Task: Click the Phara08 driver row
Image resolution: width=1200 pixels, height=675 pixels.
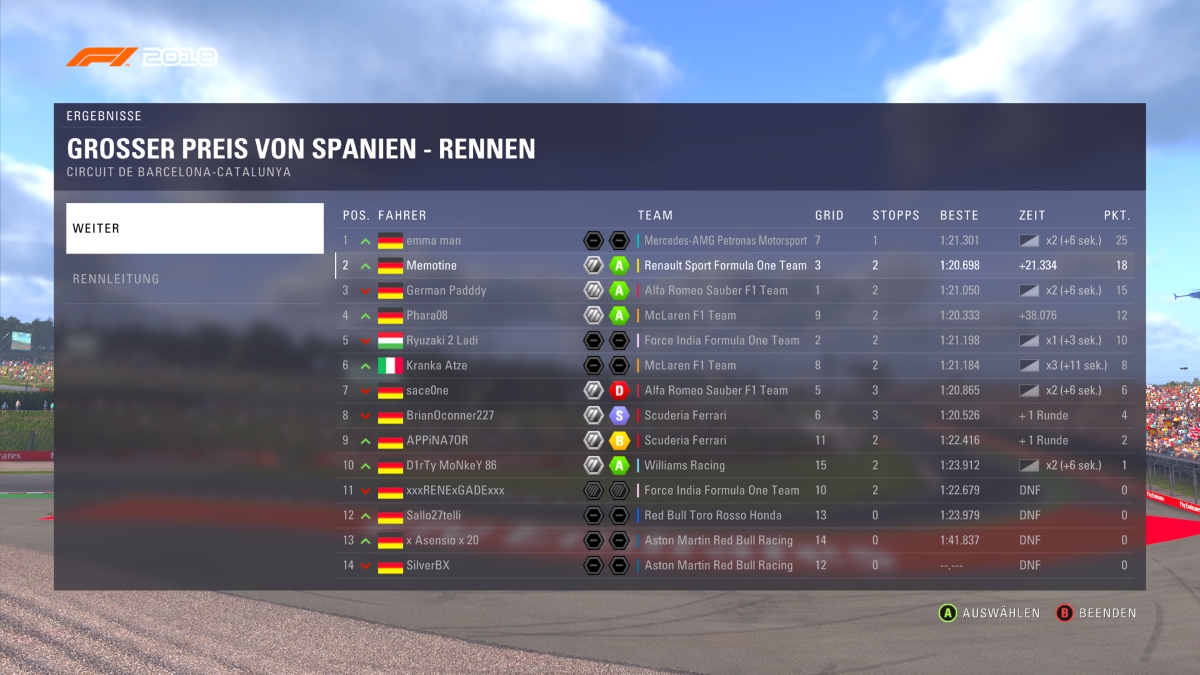Action: click(735, 316)
